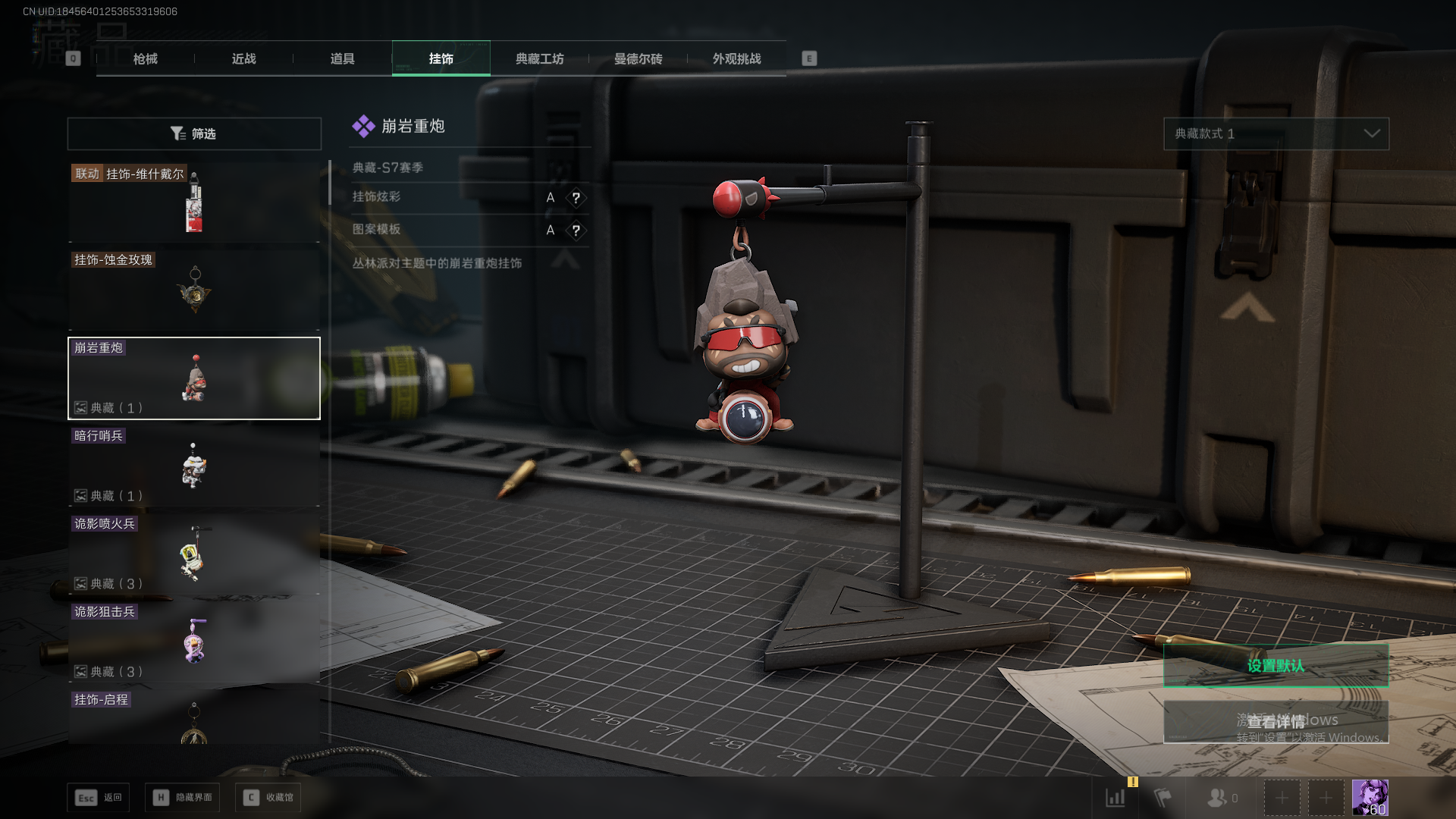Open the 典藏款式 1 dropdown
1456x819 pixels.
[1276, 133]
